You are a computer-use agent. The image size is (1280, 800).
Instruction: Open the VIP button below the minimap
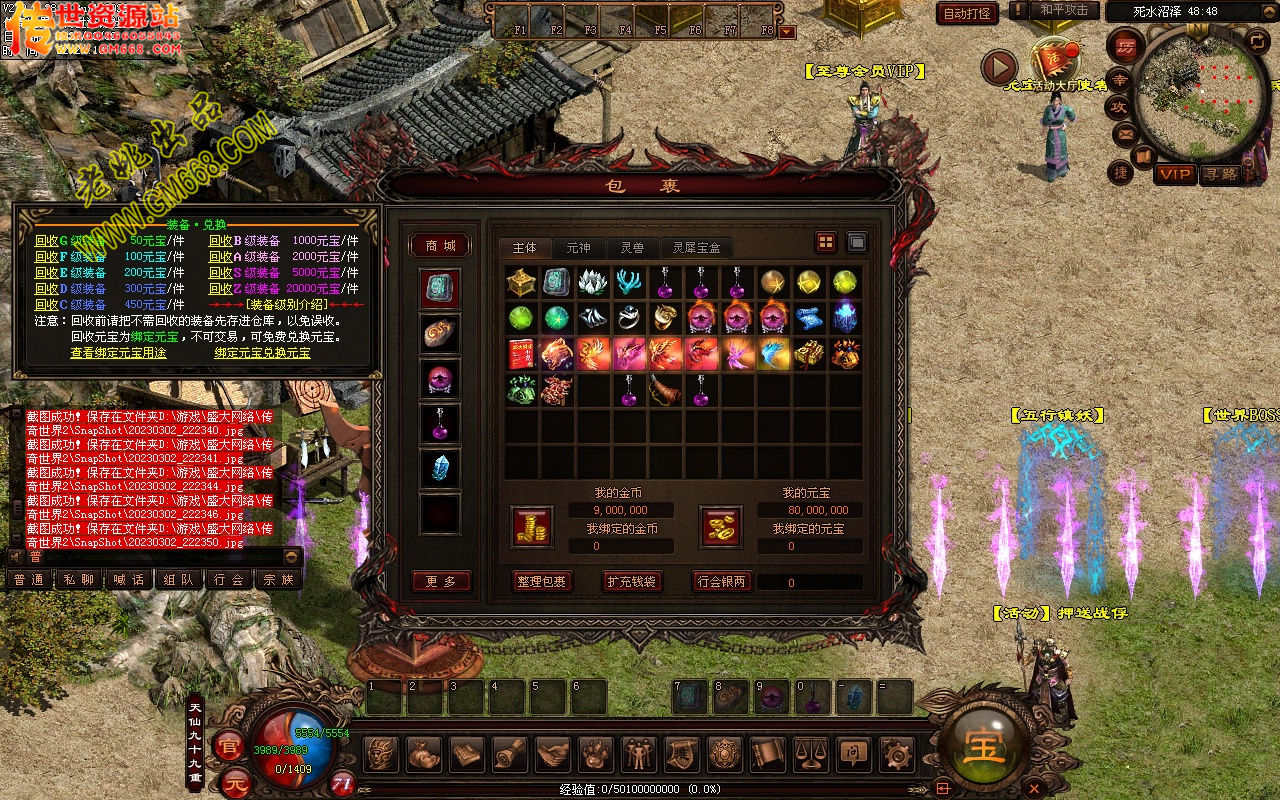coord(1174,174)
